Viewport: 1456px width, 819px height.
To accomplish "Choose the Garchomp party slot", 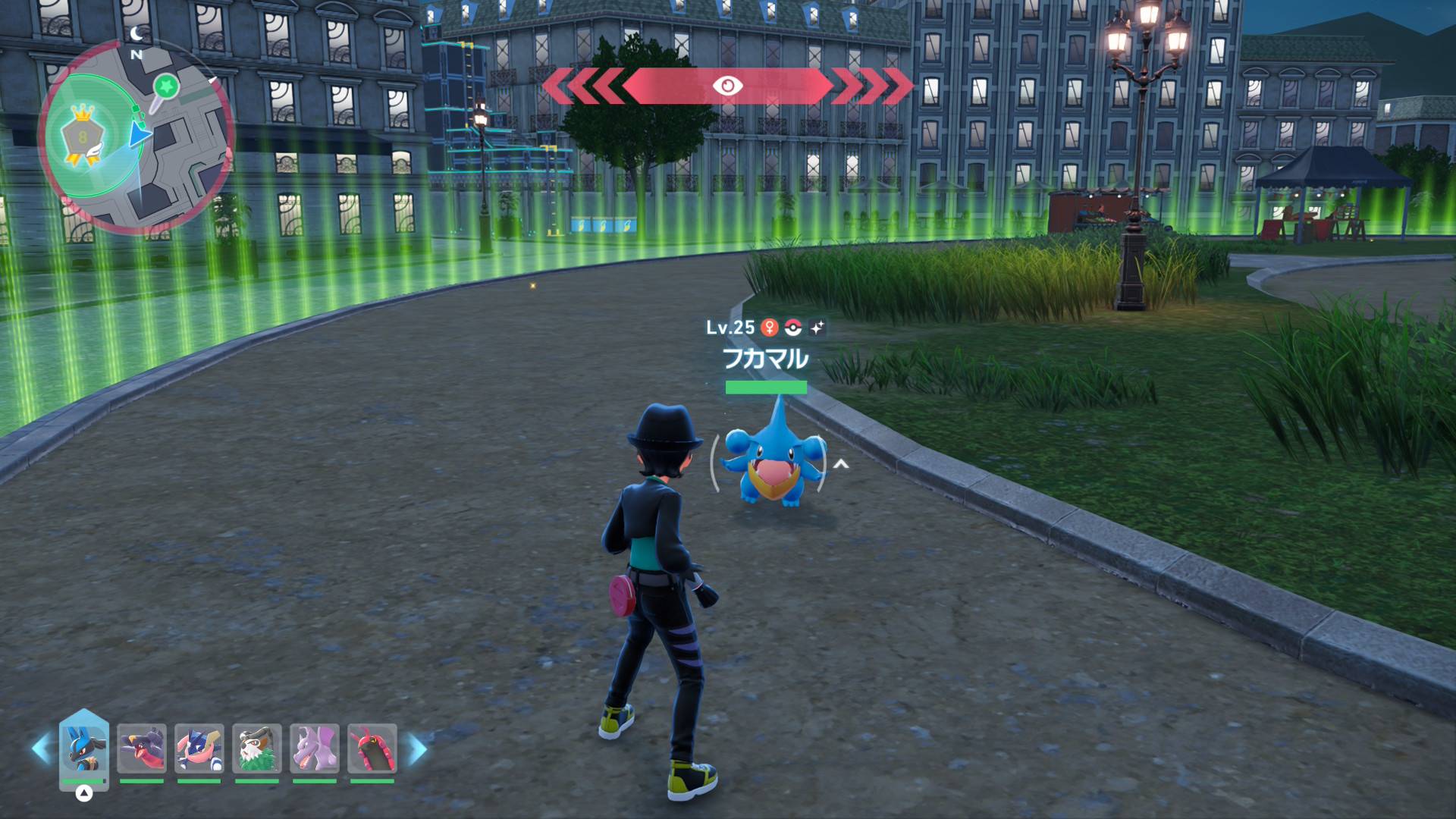I will tap(142, 748).
